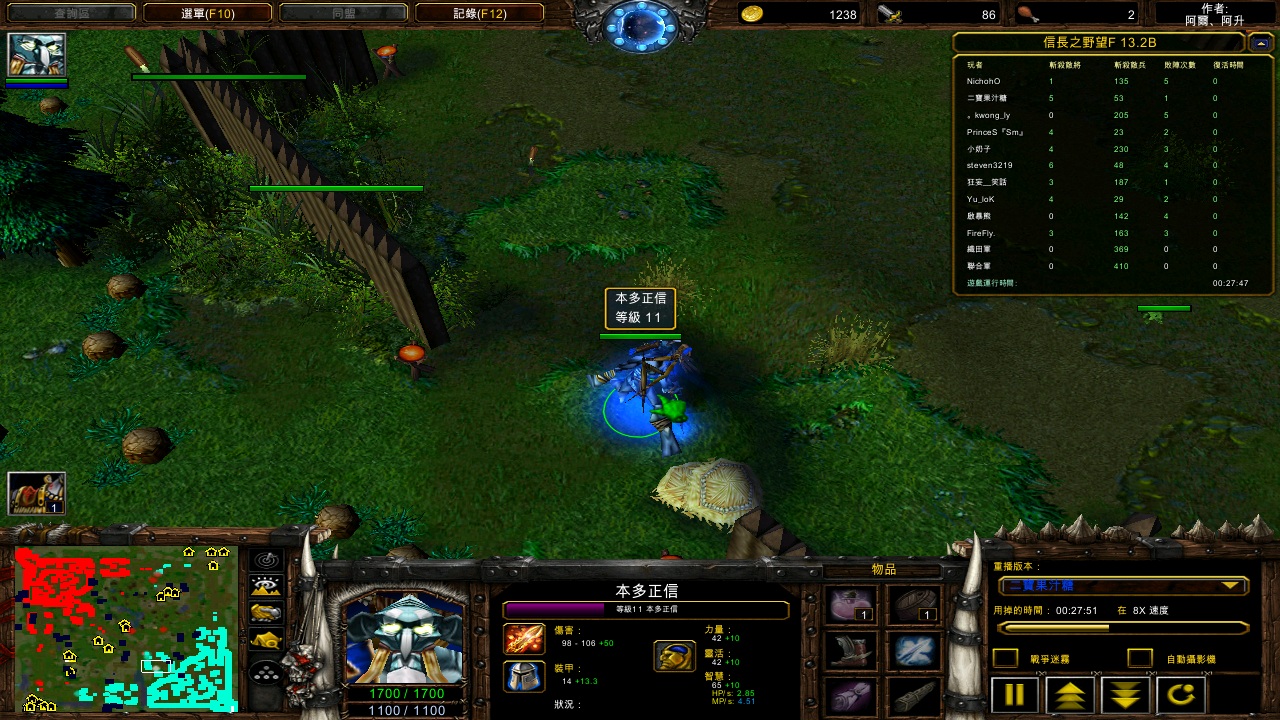The height and width of the screenshot is (720, 1280).
Task: Increase replay speed with up arrows
Action: click(1070, 695)
